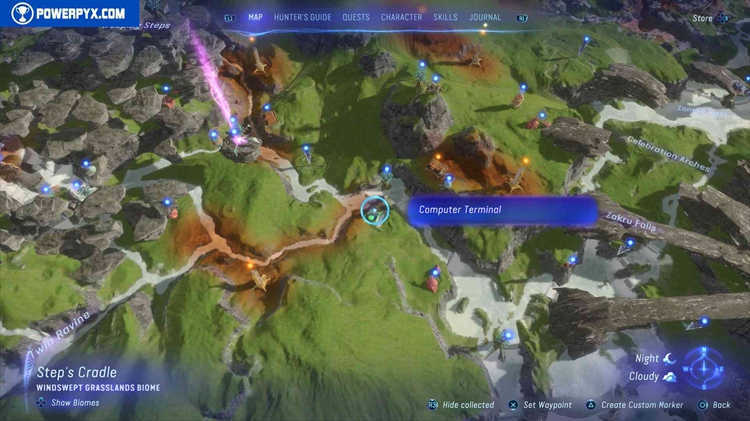Switch to the Hunter's Guide tab
This screenshot has width=750, height=421.
click(301, 17)
